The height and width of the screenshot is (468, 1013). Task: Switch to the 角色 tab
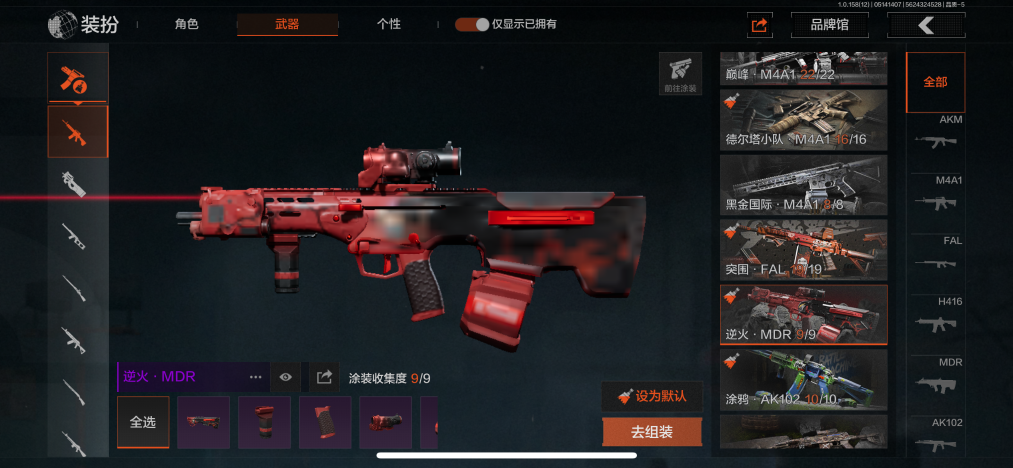tap(186, 24)
